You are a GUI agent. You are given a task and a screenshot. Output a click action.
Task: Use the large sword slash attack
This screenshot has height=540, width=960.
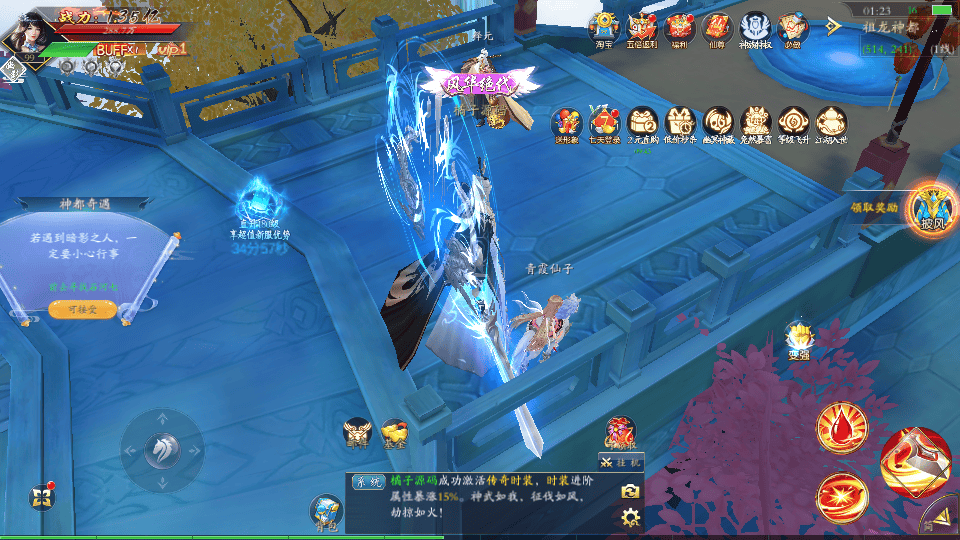(915, 462)
